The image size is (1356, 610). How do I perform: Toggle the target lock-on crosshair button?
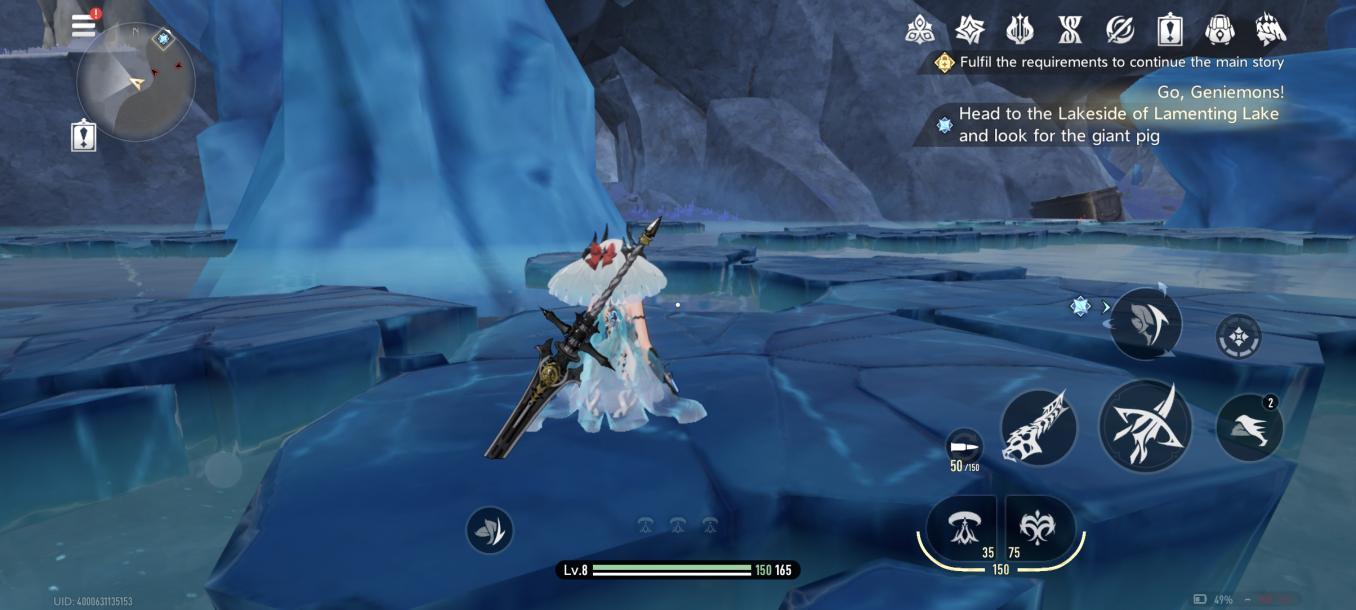(x=1239, y=337)
